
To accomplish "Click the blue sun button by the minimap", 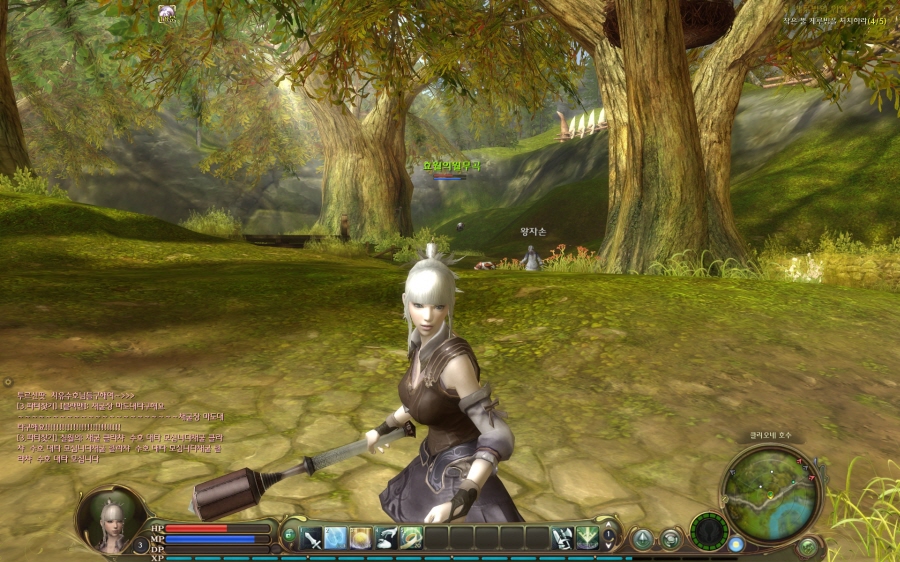I will [737, 545].
